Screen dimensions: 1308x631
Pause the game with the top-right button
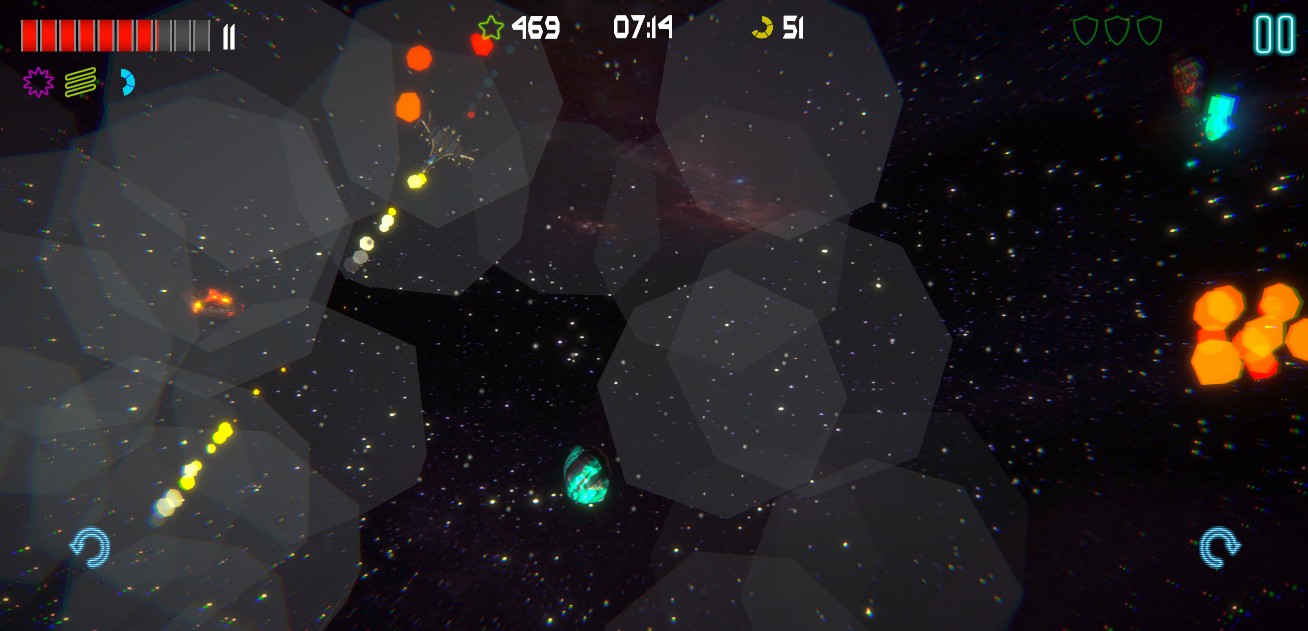point(1274,34)
